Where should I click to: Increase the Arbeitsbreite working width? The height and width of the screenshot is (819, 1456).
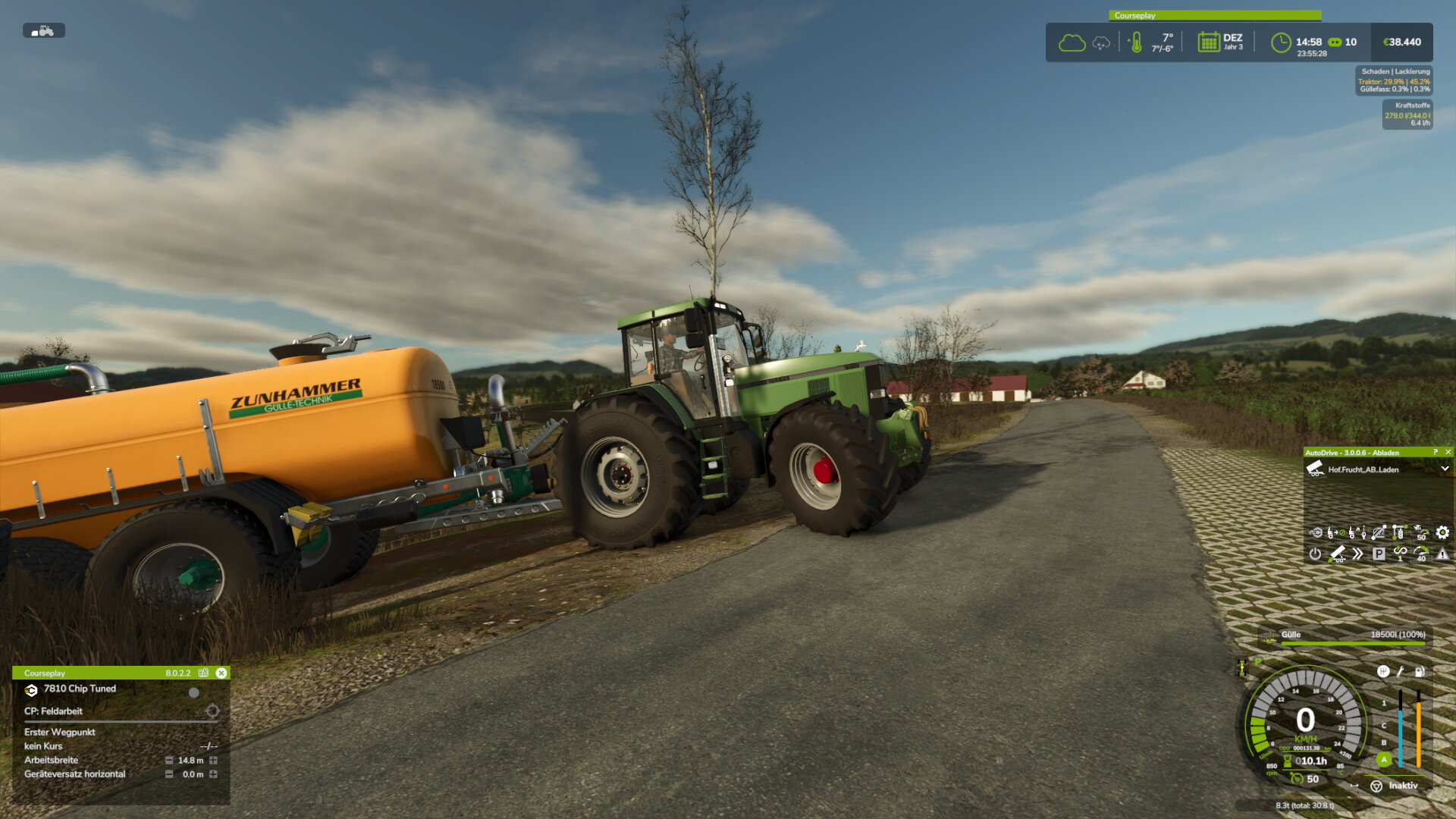coord(214,761)
